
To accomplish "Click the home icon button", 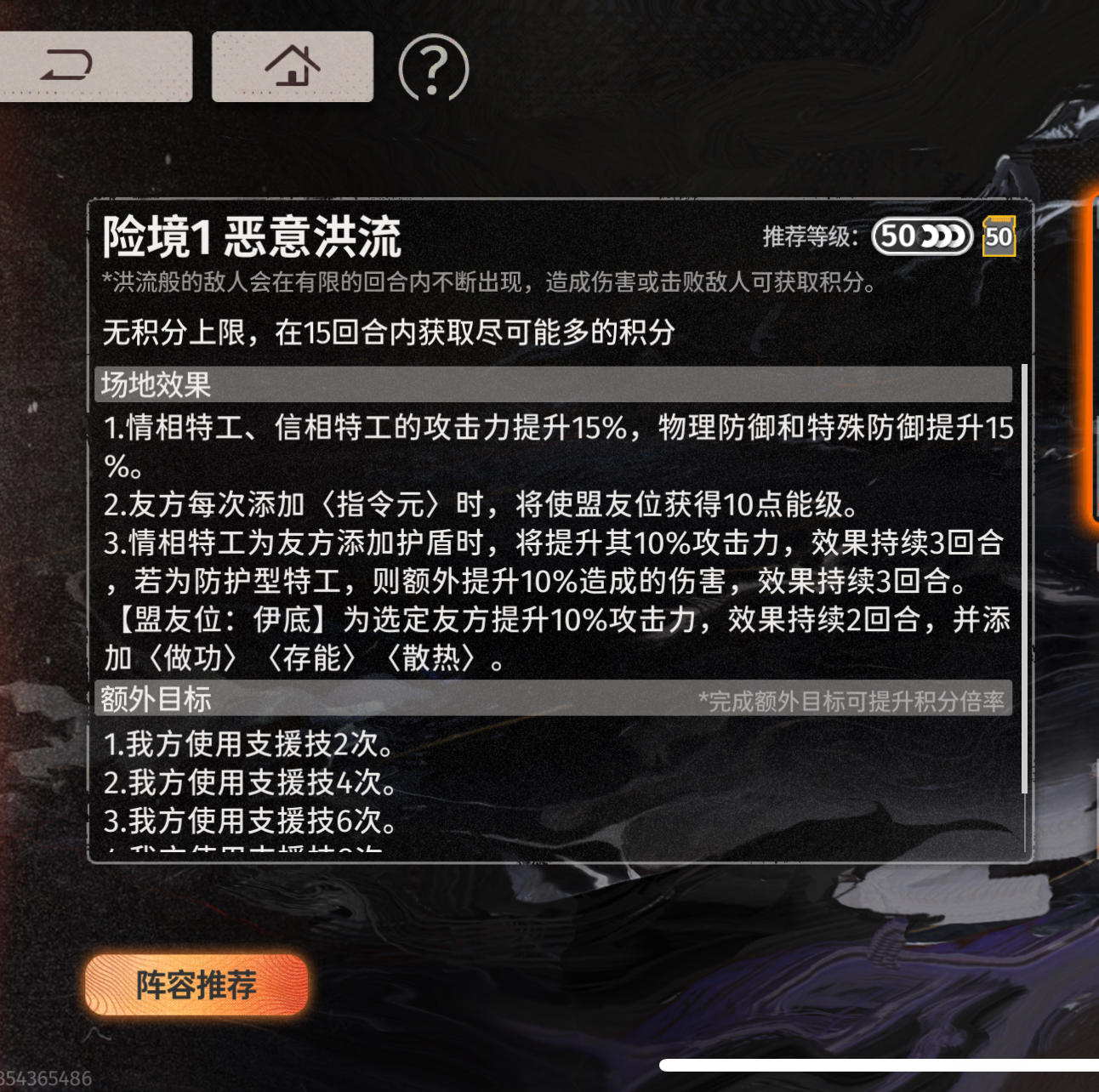I will click(x=293, y=65).
